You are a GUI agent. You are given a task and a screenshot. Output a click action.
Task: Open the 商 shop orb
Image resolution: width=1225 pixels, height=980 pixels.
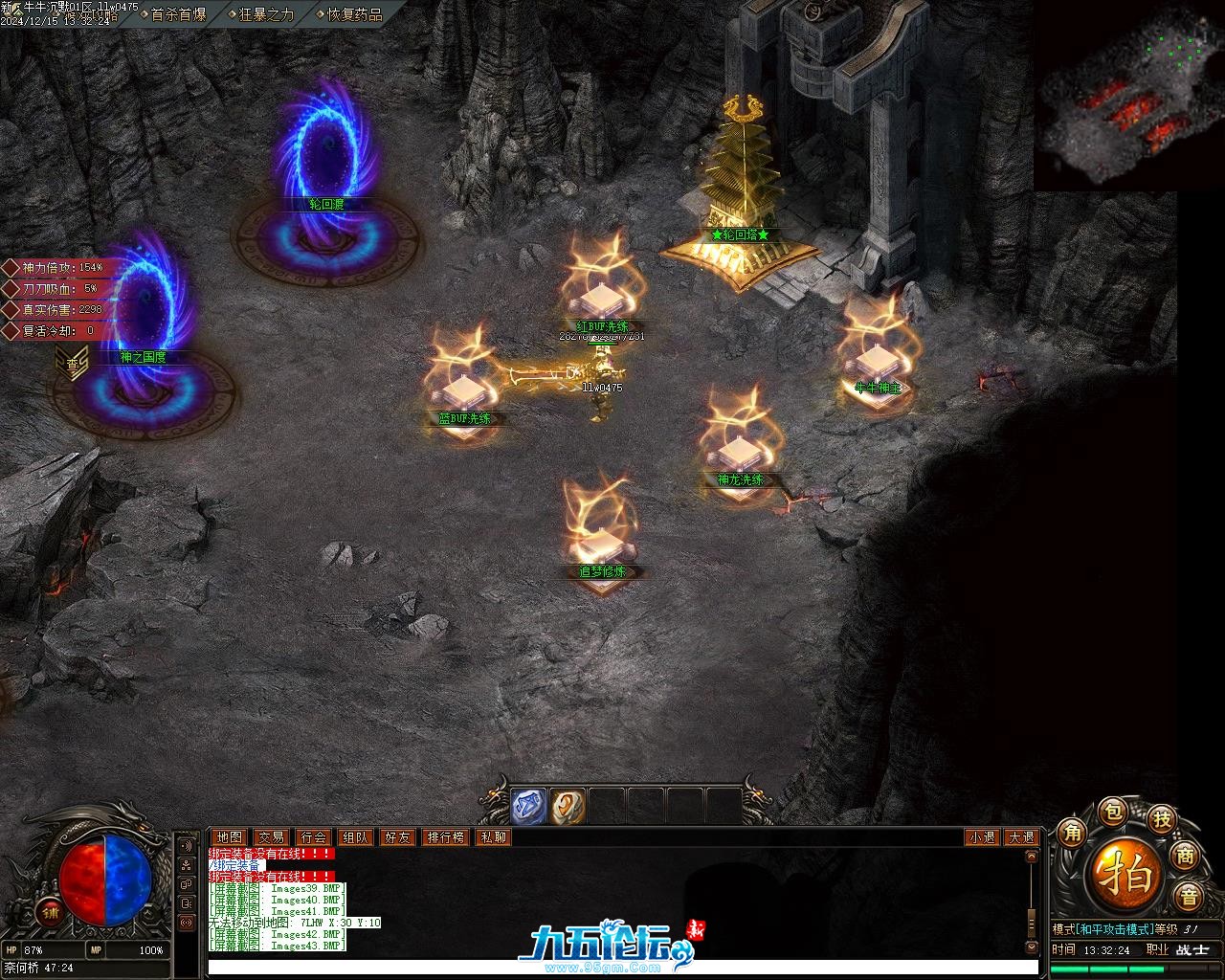pos(1187,856)
